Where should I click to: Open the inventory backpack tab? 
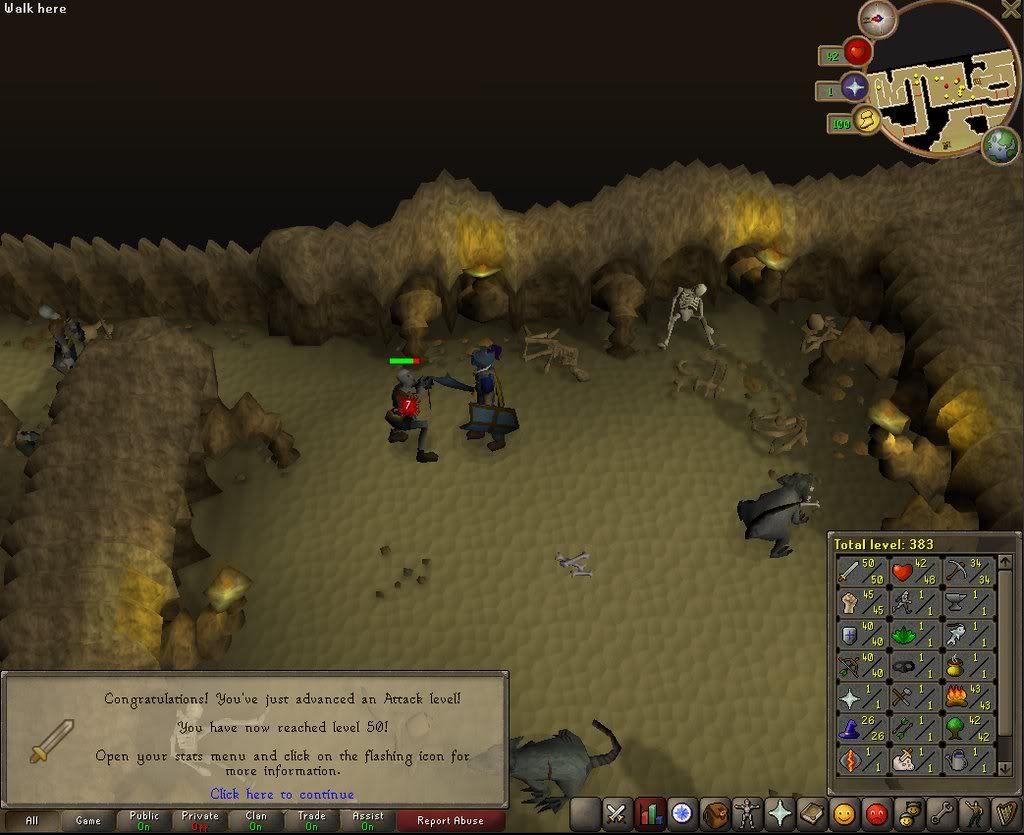[x=714, y=814]
